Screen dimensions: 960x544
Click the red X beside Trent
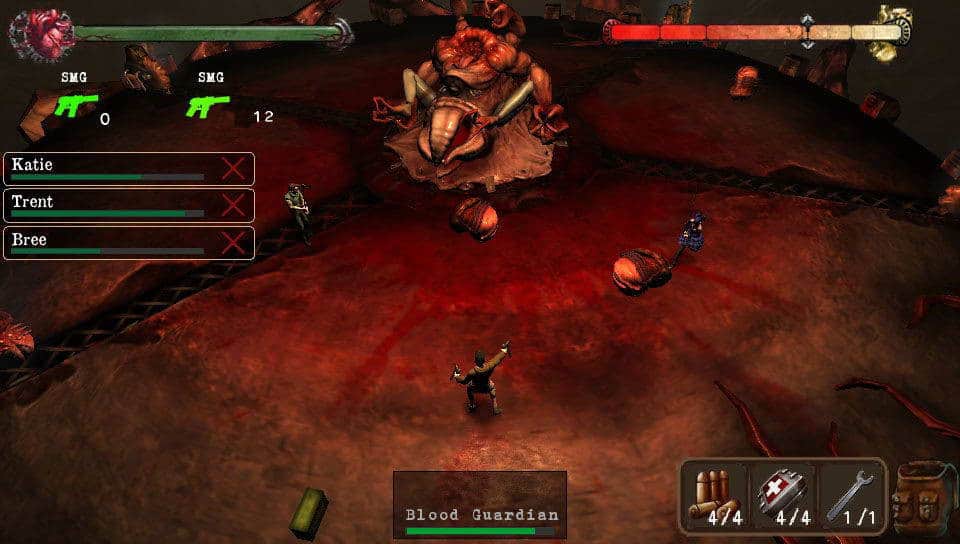coord(233,205)
